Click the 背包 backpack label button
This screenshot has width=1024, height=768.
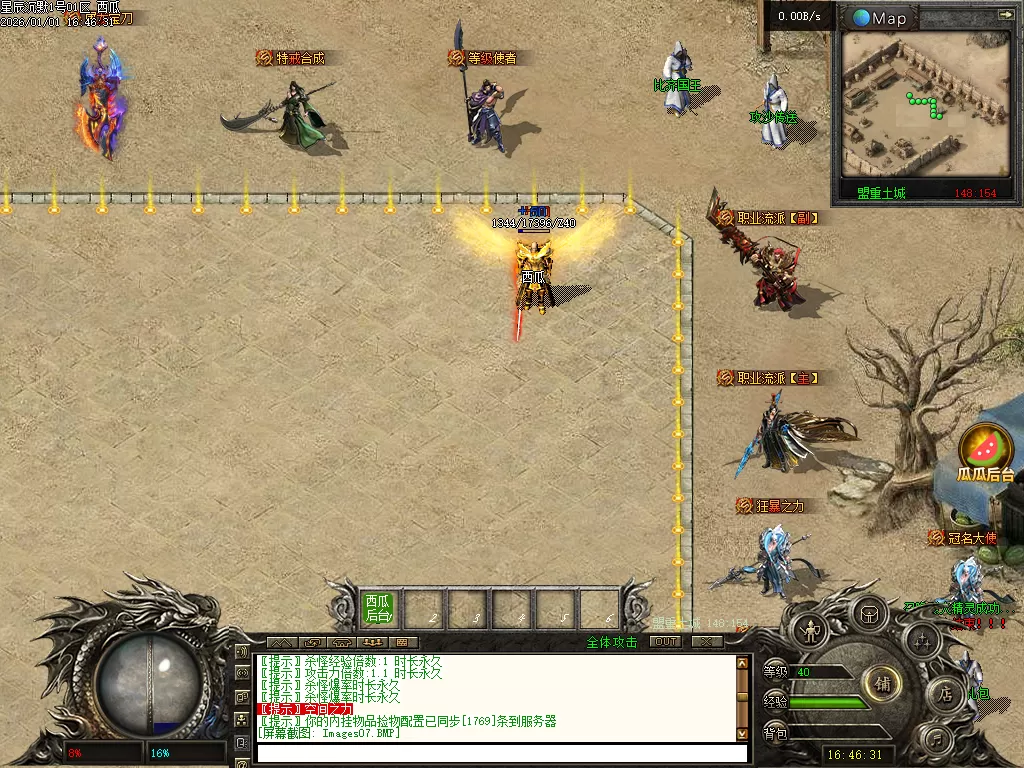click(x=775, y=734)
